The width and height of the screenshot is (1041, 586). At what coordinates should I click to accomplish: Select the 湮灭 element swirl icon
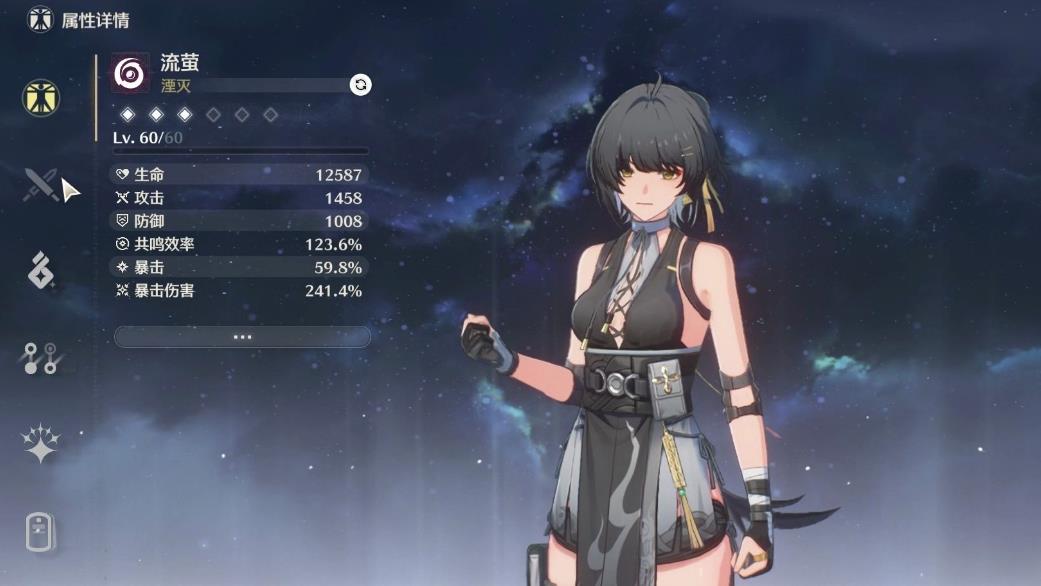coord(130,72)
